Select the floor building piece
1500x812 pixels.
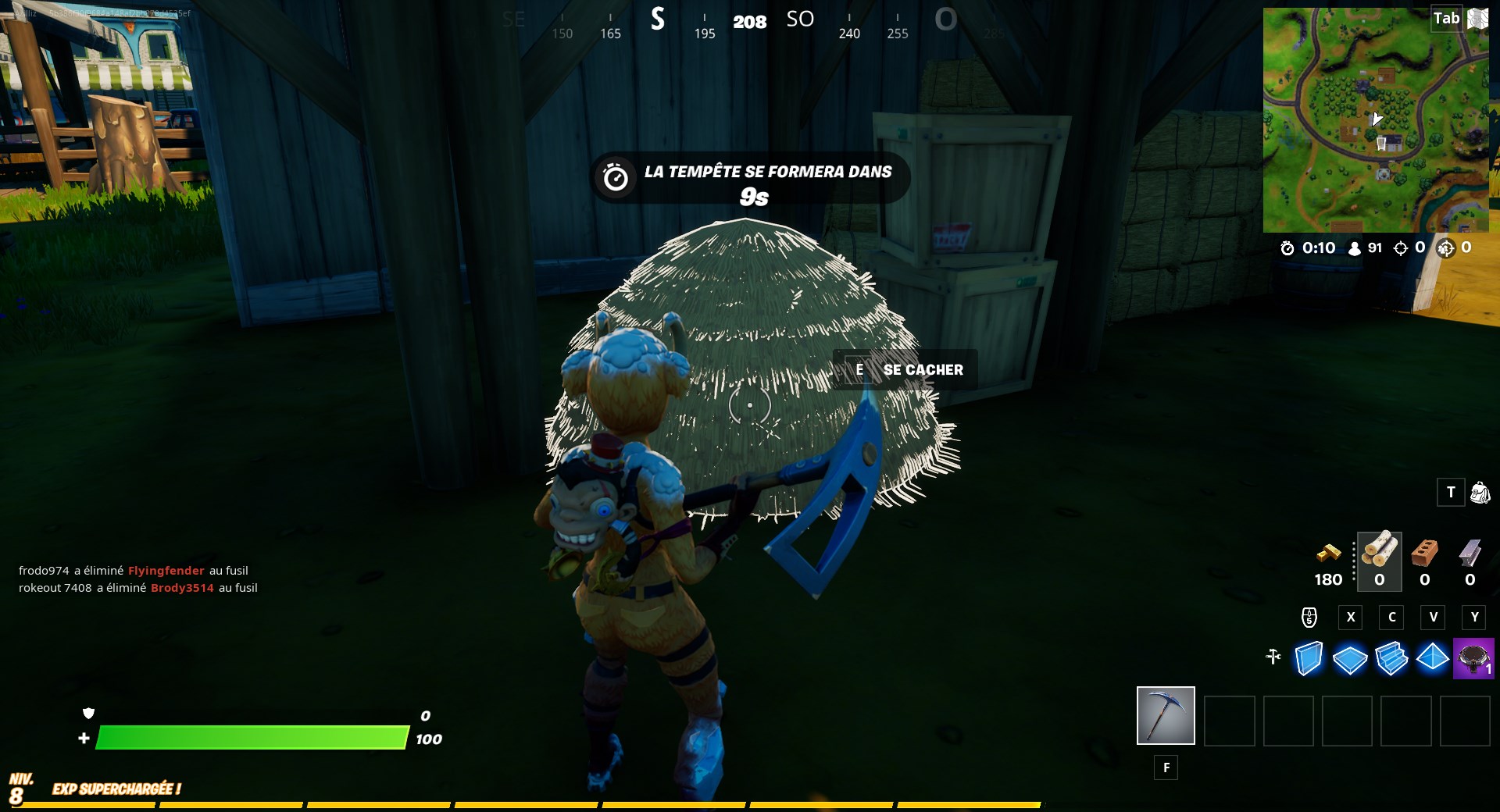tap(1350, 660)
